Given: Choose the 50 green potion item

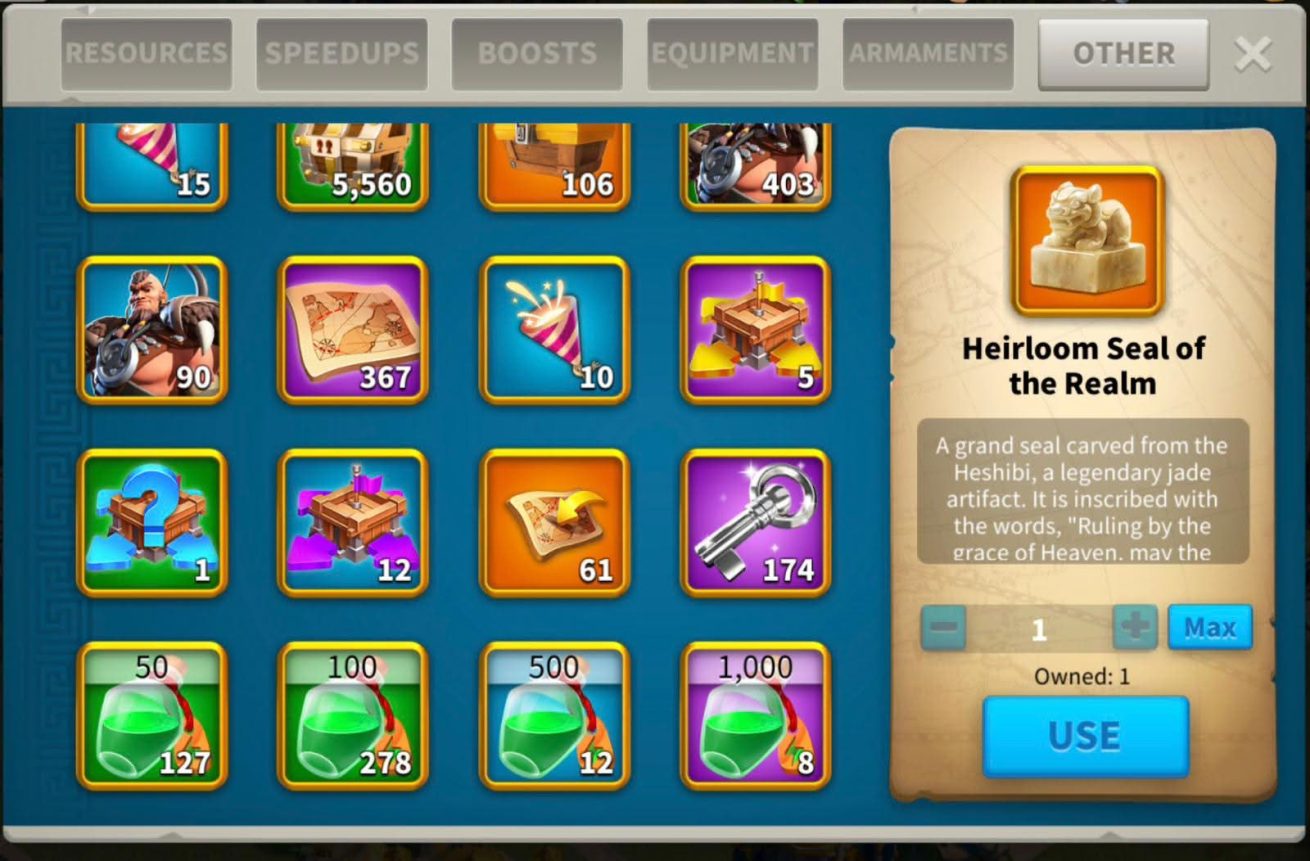Looking at the screenshot, I should click(x=152, y=716).
